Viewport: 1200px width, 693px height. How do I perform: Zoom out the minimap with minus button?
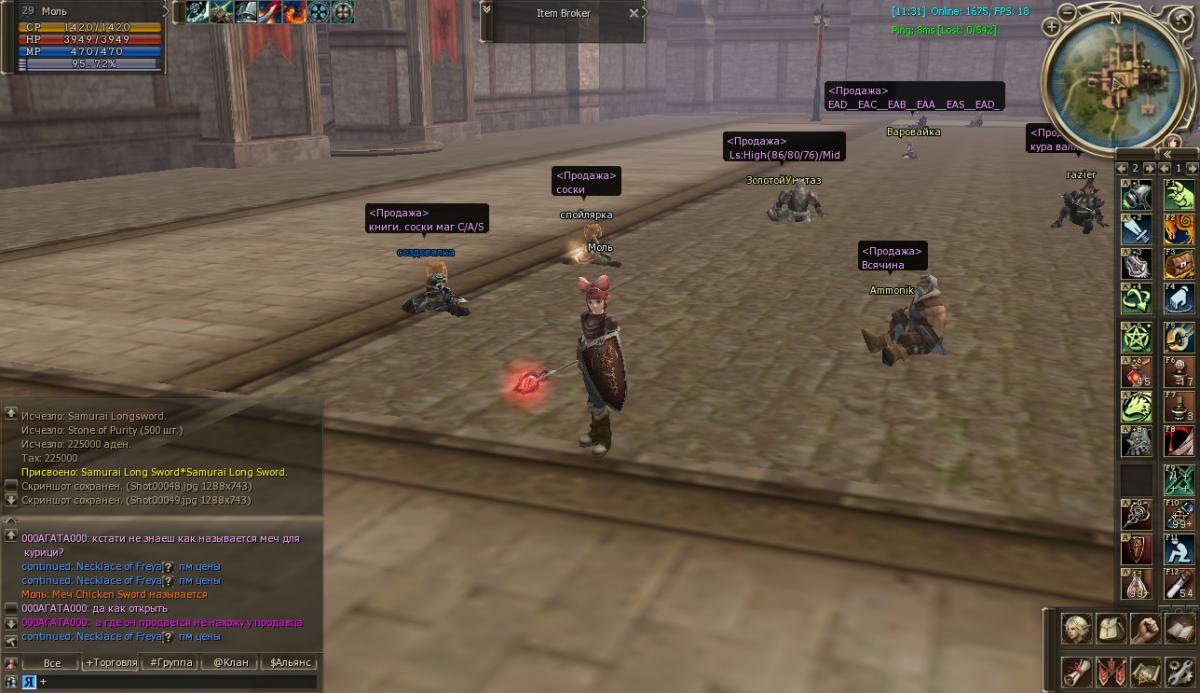pos(1067,12)
